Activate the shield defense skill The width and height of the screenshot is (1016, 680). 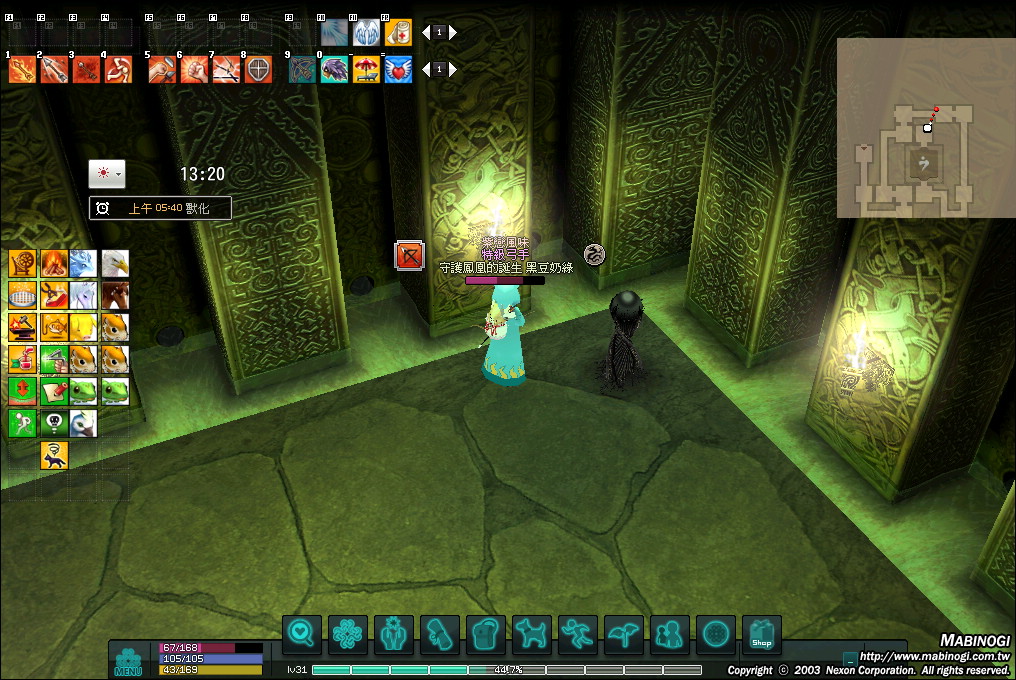(258, 69)
